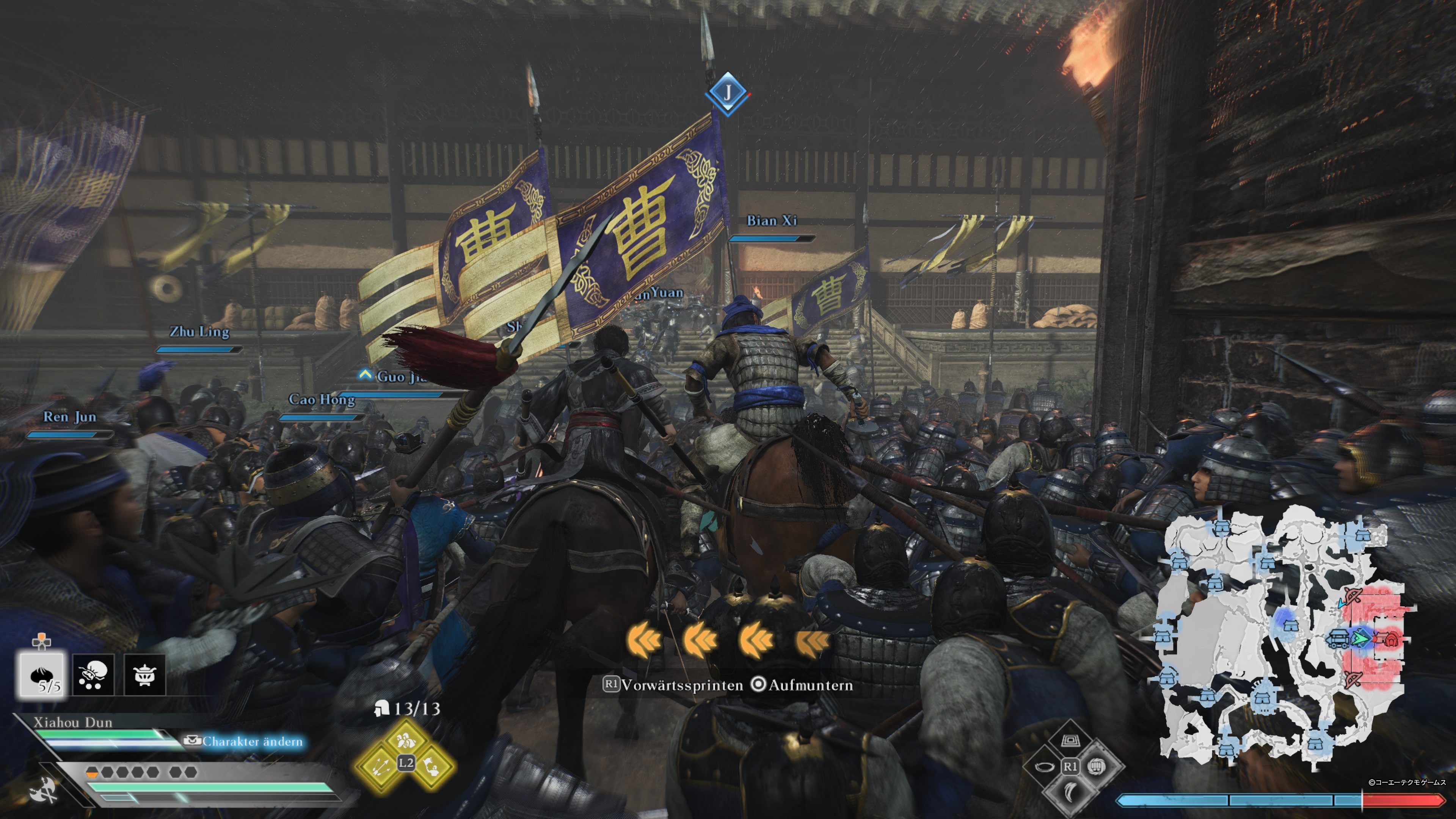Click the R1 Vorwärtssprinten prompt
This screenshot has width=1456, height=819.
[x=611, y=684]
